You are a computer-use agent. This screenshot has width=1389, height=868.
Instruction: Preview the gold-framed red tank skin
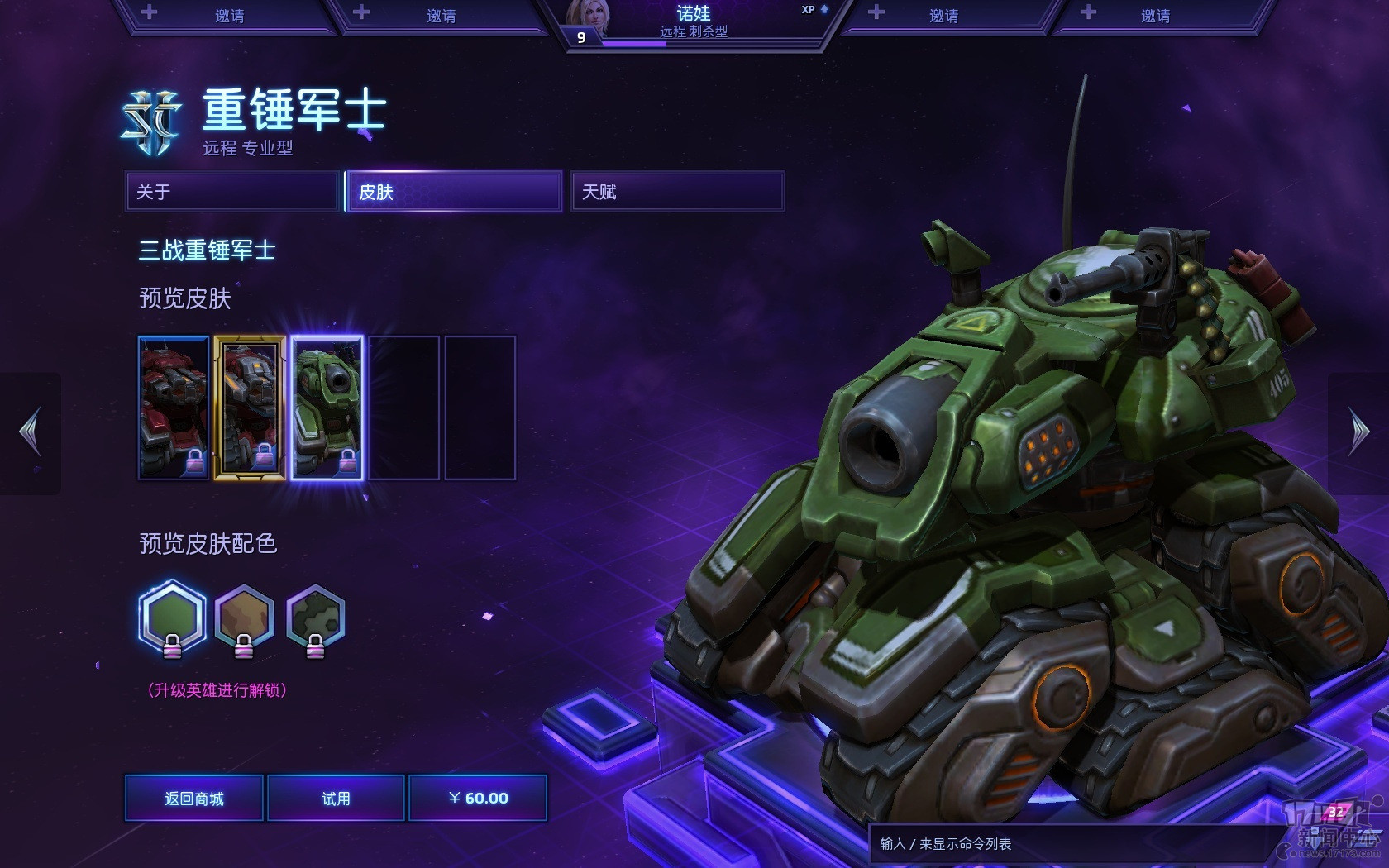click(x=250, y=408)
